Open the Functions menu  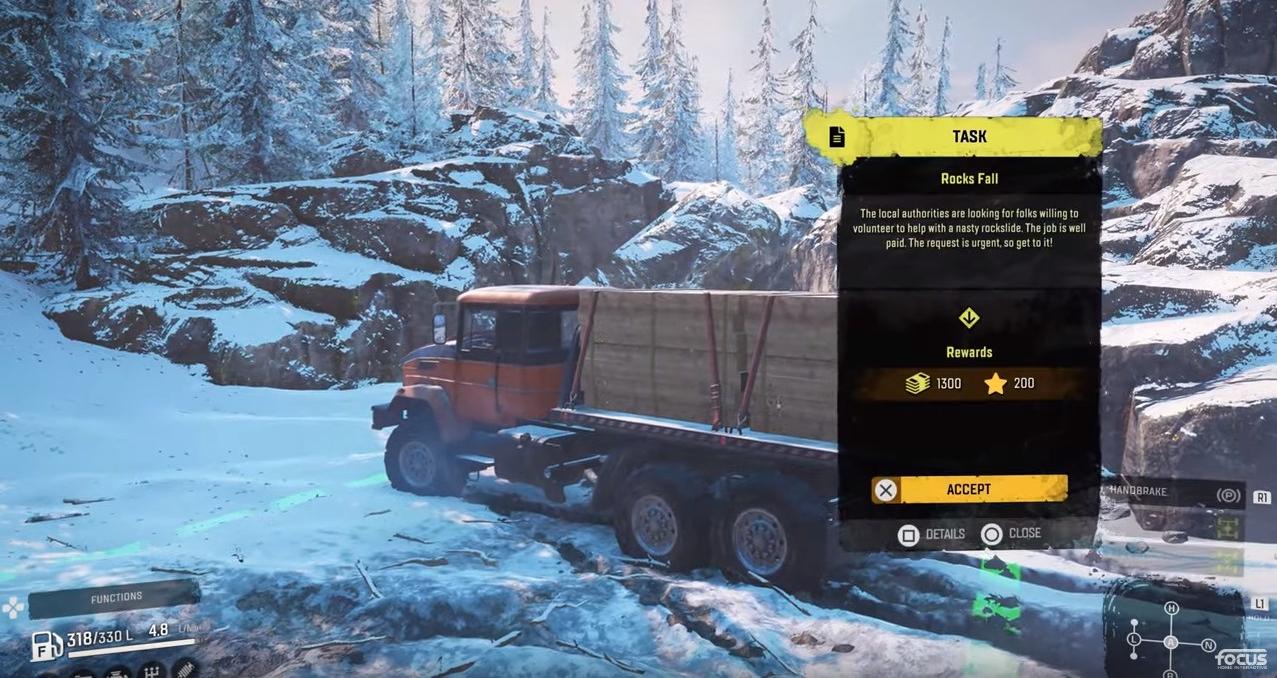[115, 598]
